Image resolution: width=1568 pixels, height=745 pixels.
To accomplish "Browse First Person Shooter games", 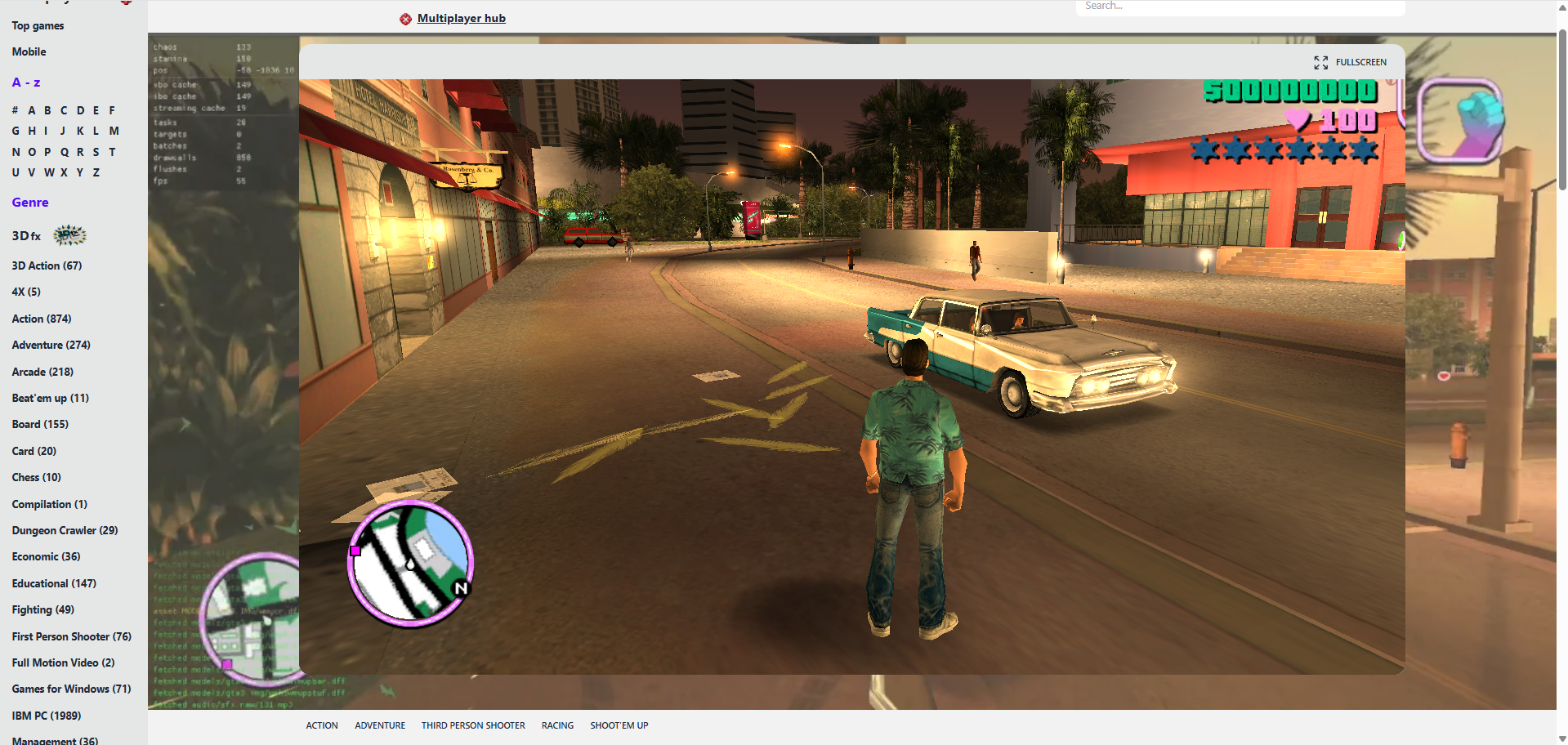I will point(71,636).
